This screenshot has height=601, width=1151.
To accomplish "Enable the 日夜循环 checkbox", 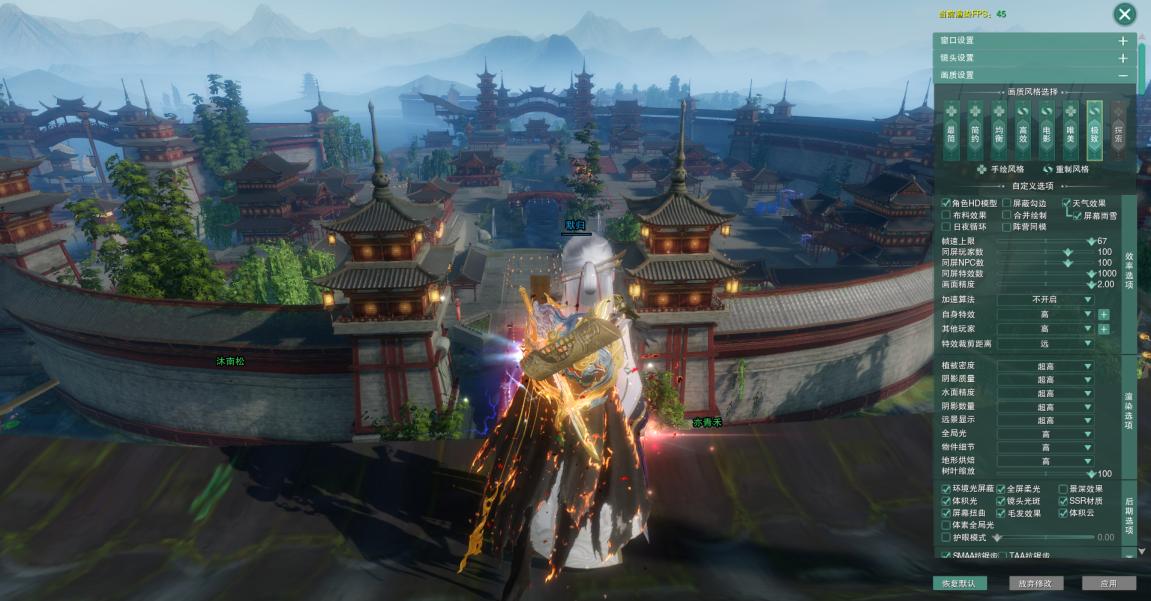I will (946, 227).
